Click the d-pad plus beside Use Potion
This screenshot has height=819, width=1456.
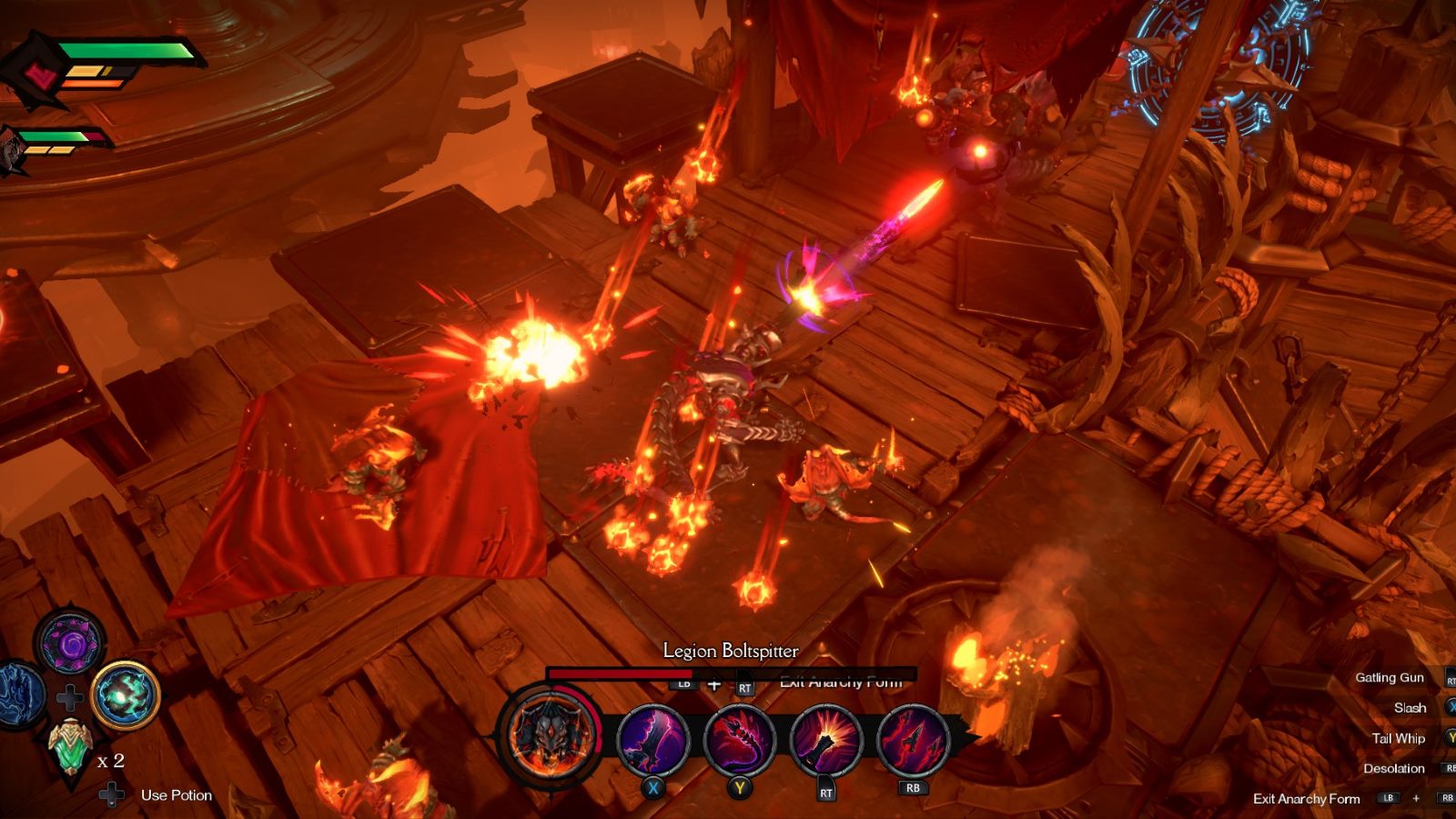[109, 794]
